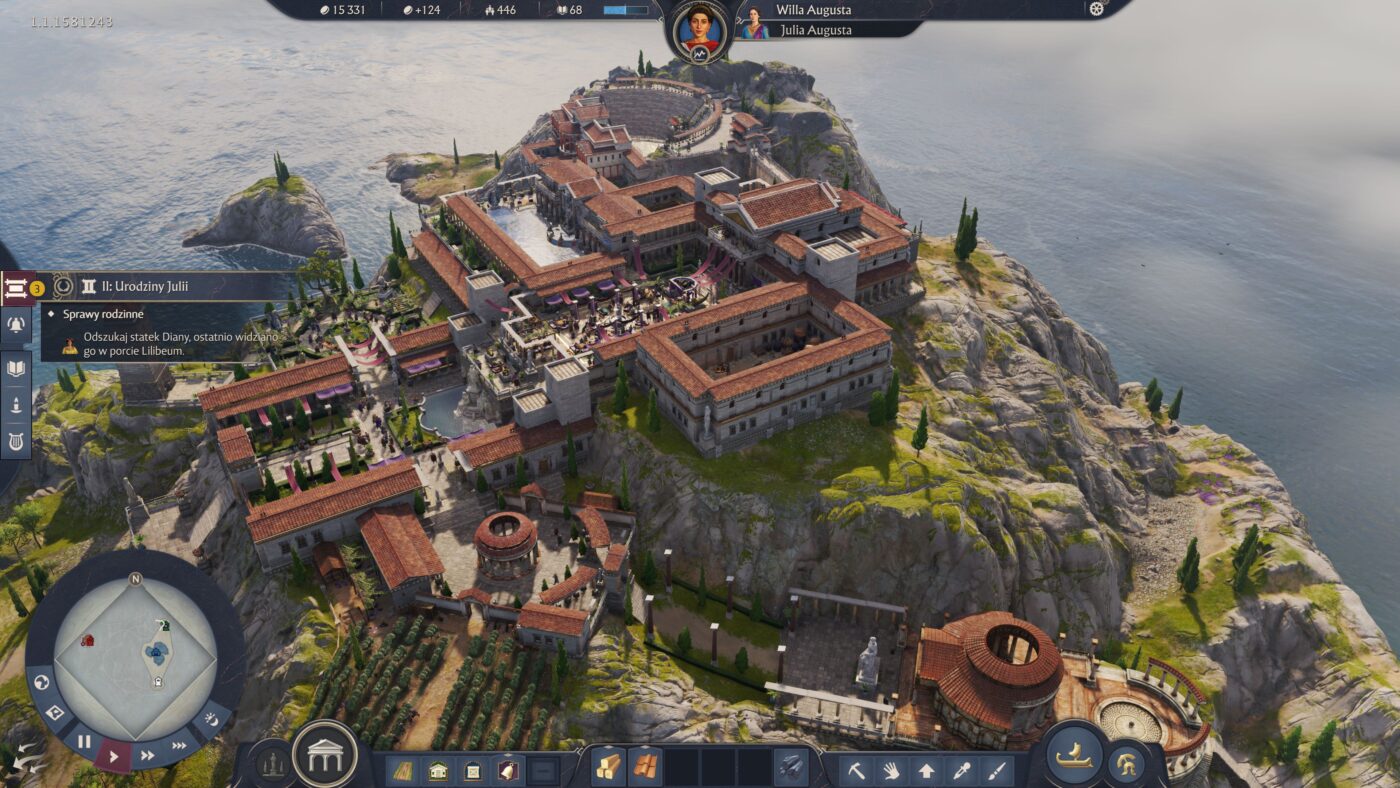The image size is (1400, 788).
Task: Toggle the day-night sun and moon button
Action: point(212,718)
